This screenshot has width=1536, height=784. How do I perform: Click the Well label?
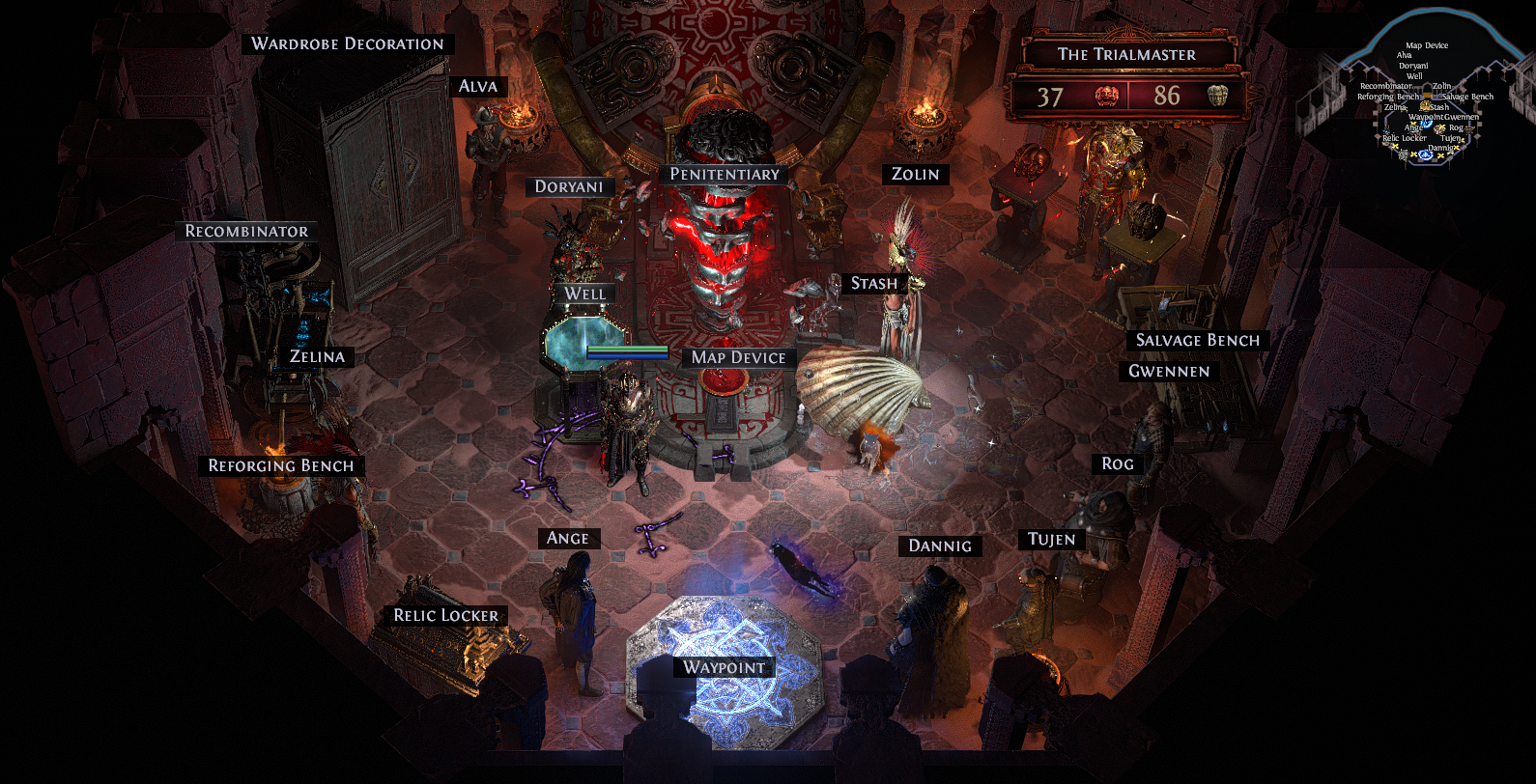[584, 294]
